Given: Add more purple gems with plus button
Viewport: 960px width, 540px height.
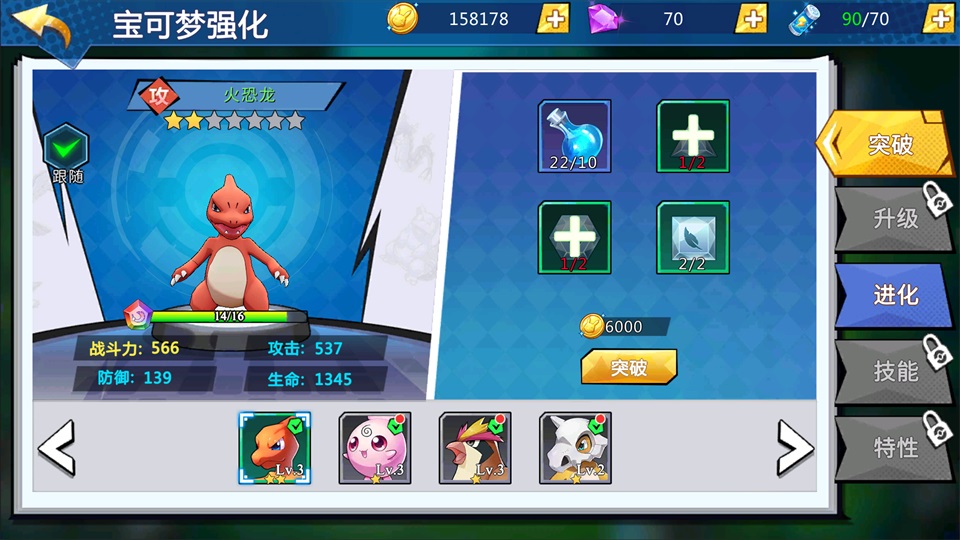Looking at the screenshot, I should 751,19.
